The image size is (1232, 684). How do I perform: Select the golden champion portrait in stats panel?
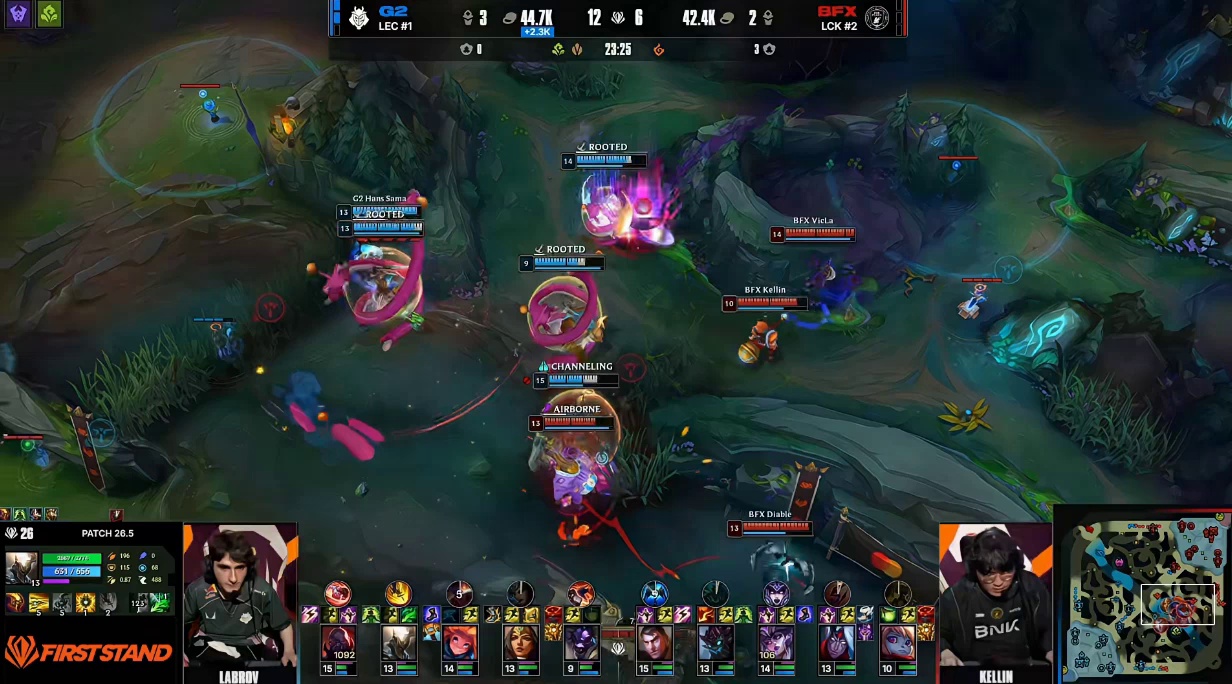click(x=21, y=567)
